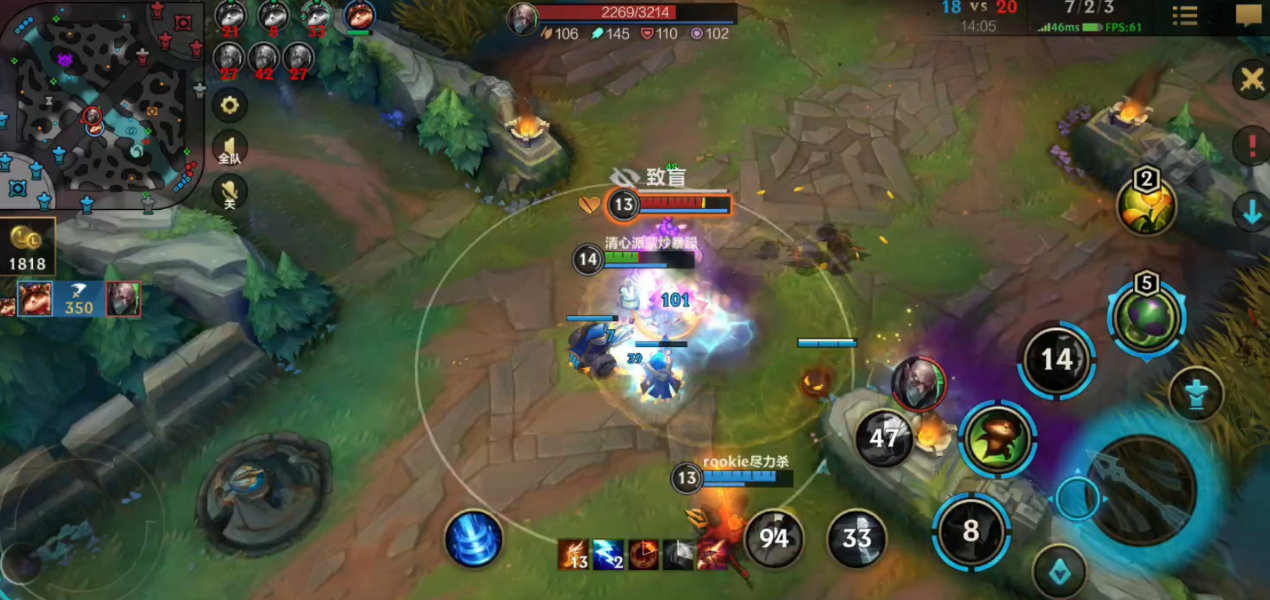Buy the recommended 350 gold item

78,298
